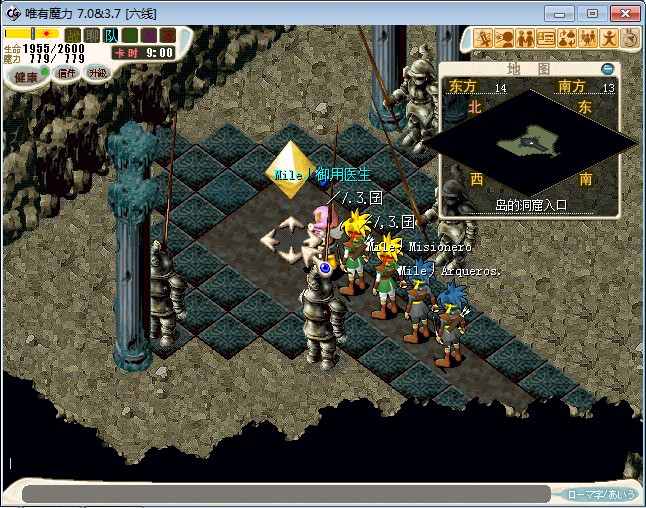The height and width of the screenshot is (508, 646).
Task: Click the two-person party action icon
Action: 524,39
